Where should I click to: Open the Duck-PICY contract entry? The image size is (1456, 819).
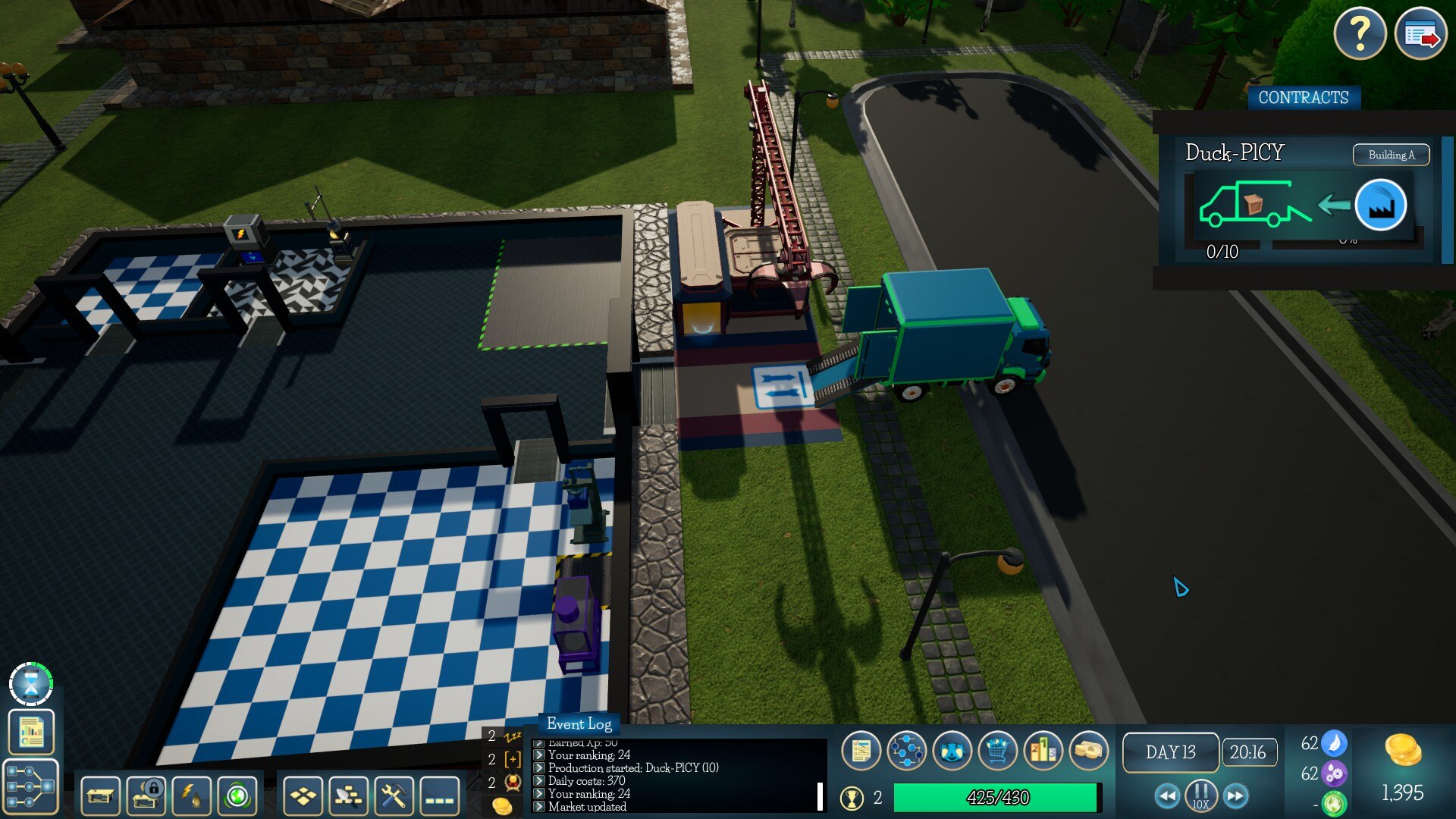point(1235,153)
